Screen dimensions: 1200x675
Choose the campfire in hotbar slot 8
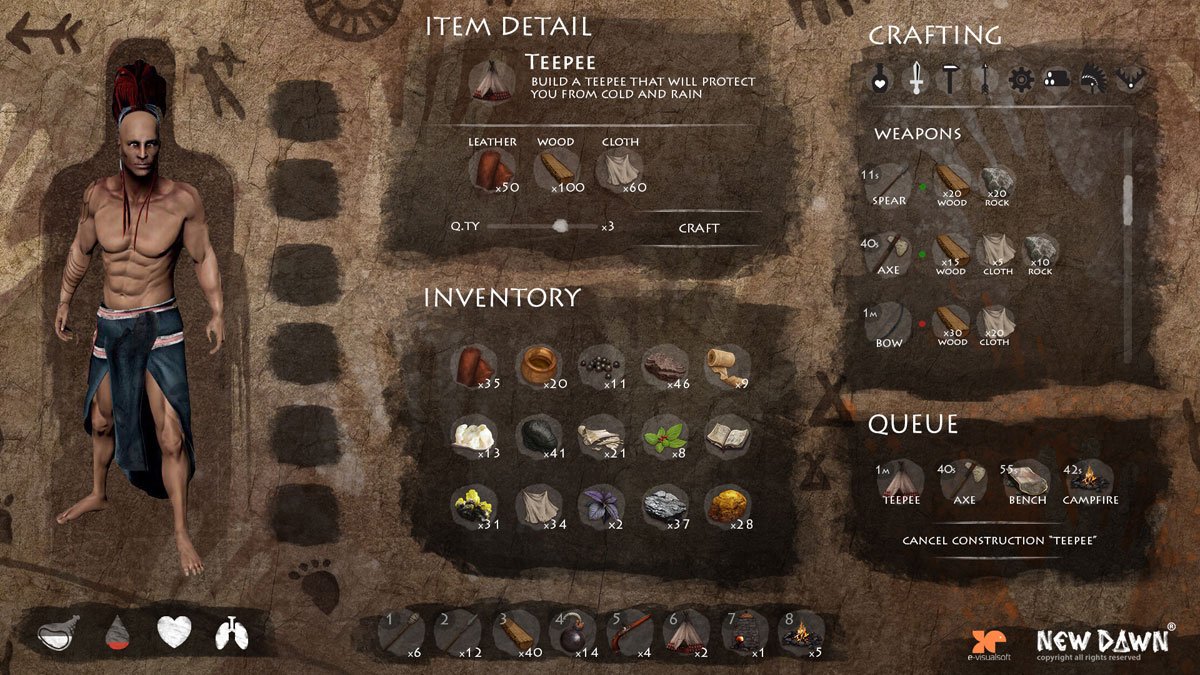[801, 634]
